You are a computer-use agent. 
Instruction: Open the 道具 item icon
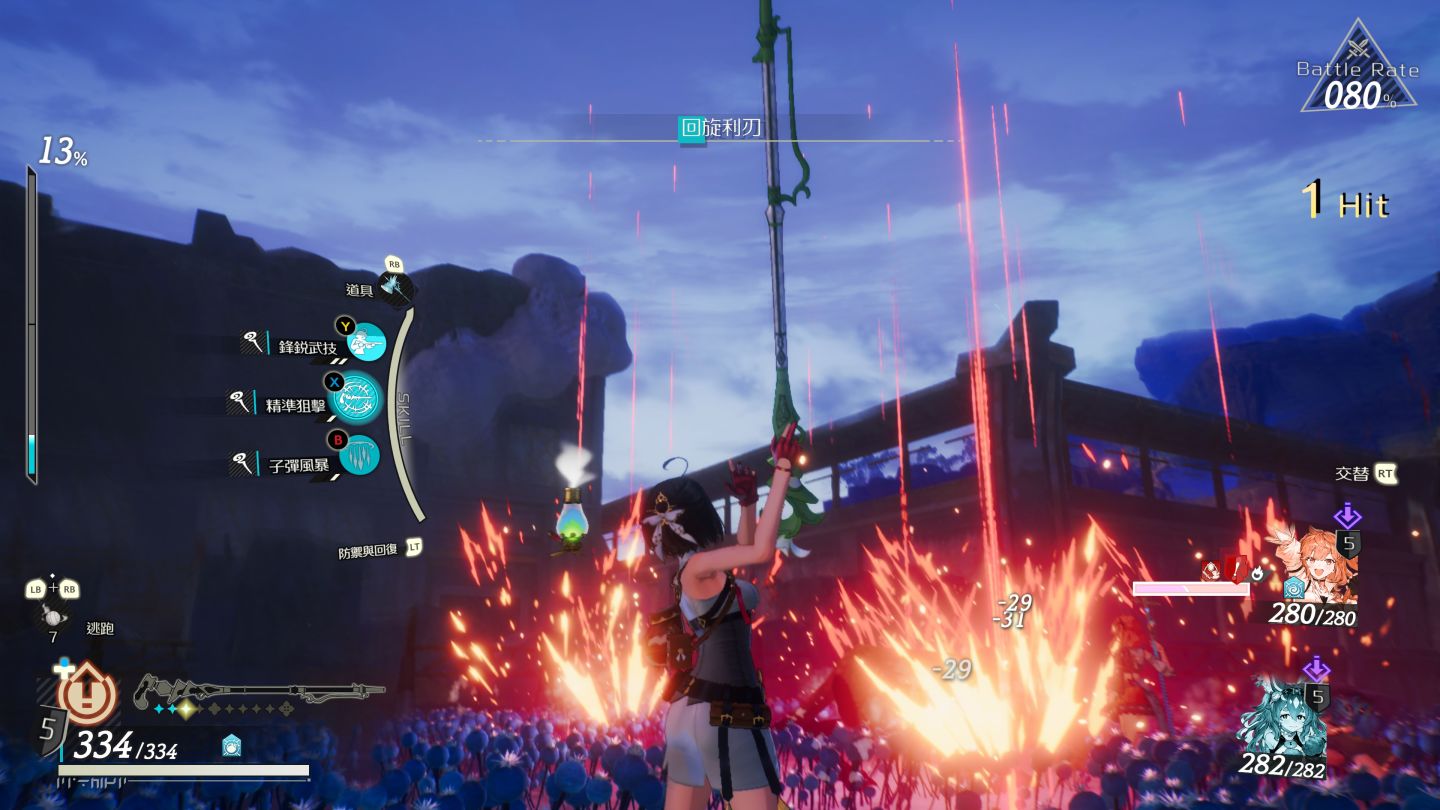tap(397, 287)
